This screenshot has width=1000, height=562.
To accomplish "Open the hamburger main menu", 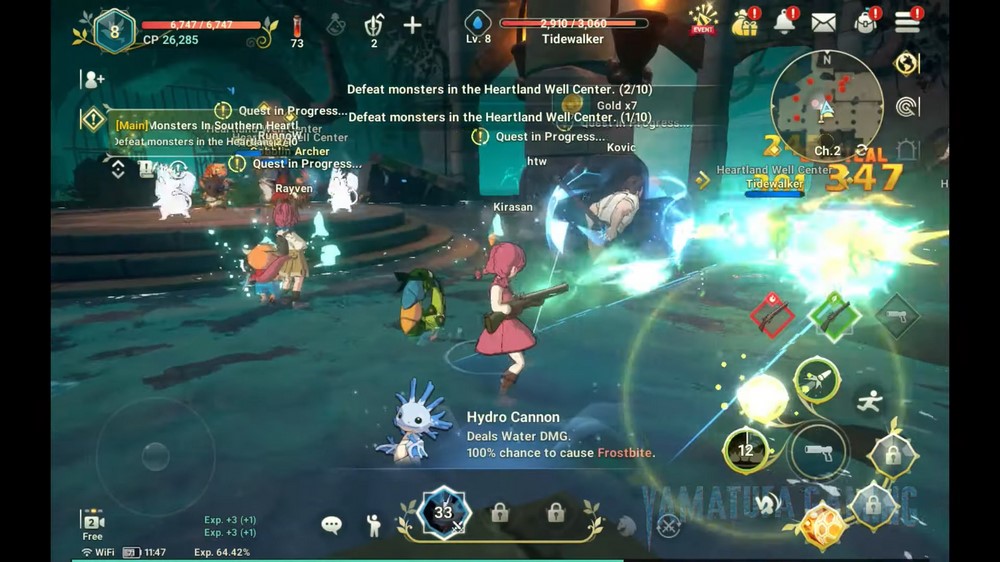I will (907, 22).
